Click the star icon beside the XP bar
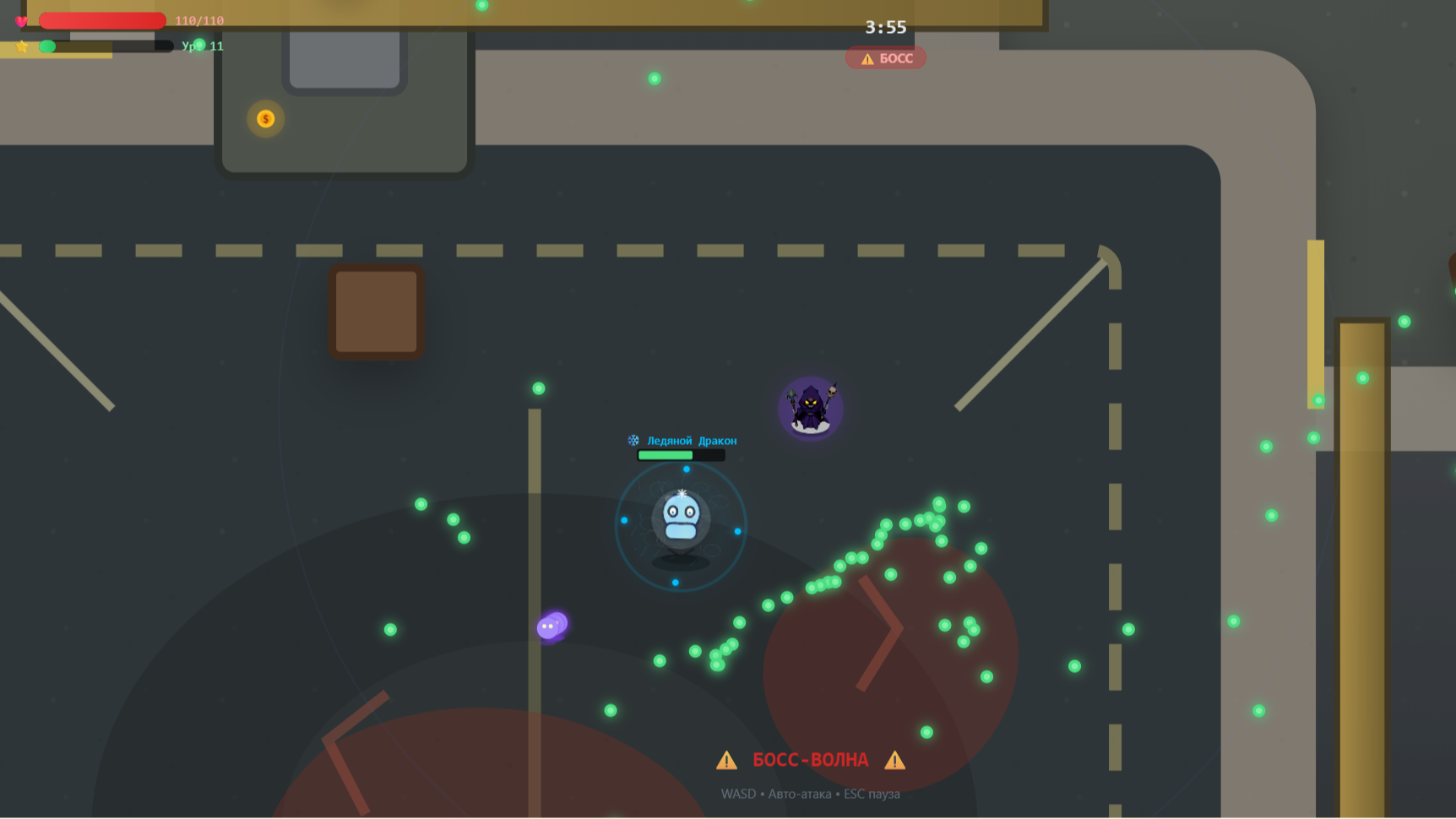Screen dimensions: 1456x819 click(20, 46)
